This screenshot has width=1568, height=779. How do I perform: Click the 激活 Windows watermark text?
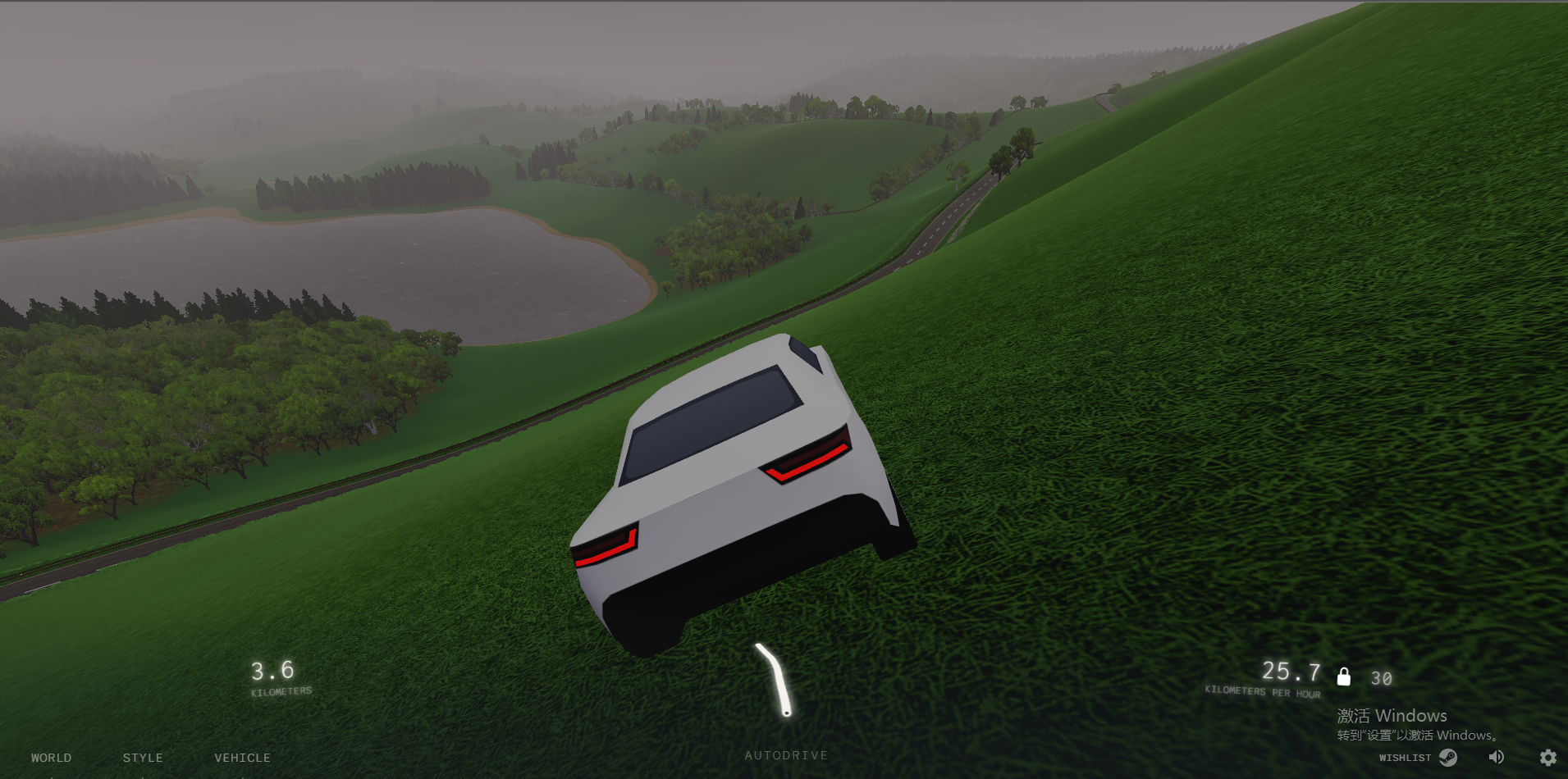click(x=1390, y=715)
